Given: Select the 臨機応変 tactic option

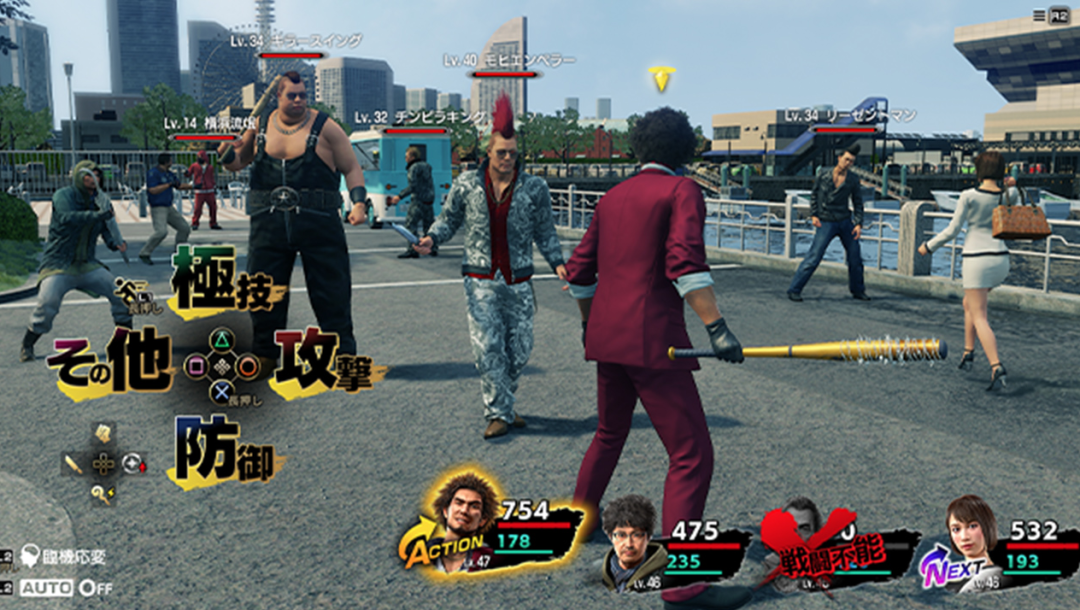Looking at the screenshot, I should (x=66, y=556).
